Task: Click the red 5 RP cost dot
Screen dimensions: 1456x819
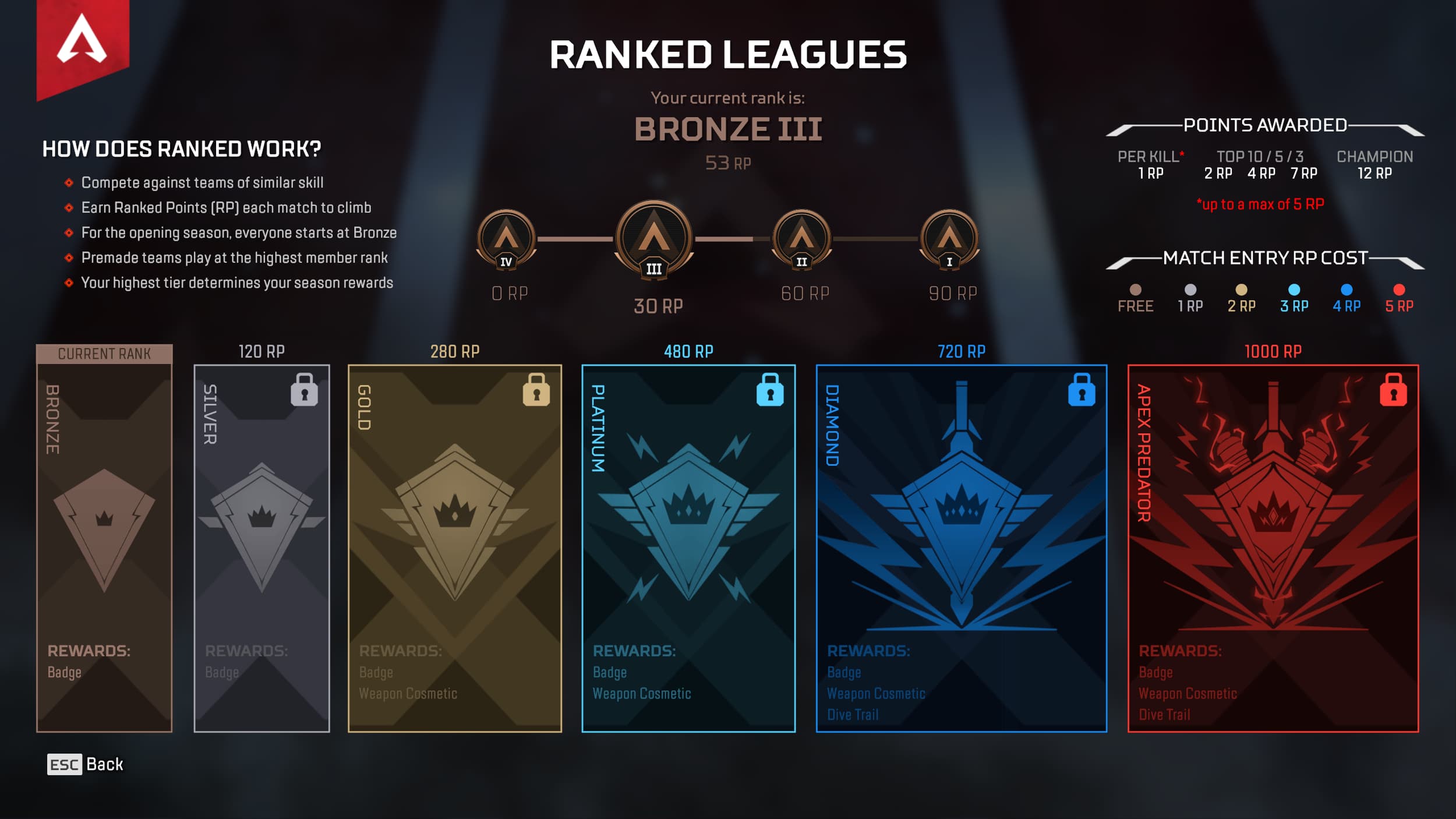Action: [1398, 288]
